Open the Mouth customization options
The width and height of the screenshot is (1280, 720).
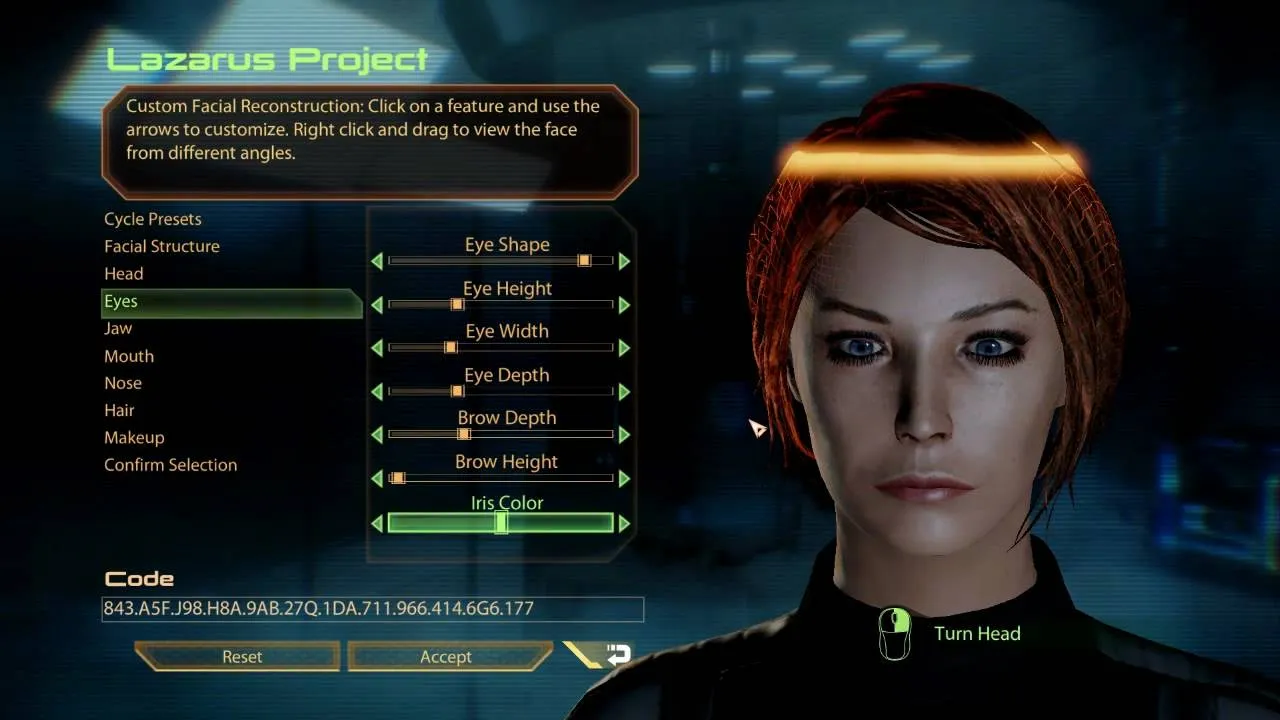coord(129,356)
